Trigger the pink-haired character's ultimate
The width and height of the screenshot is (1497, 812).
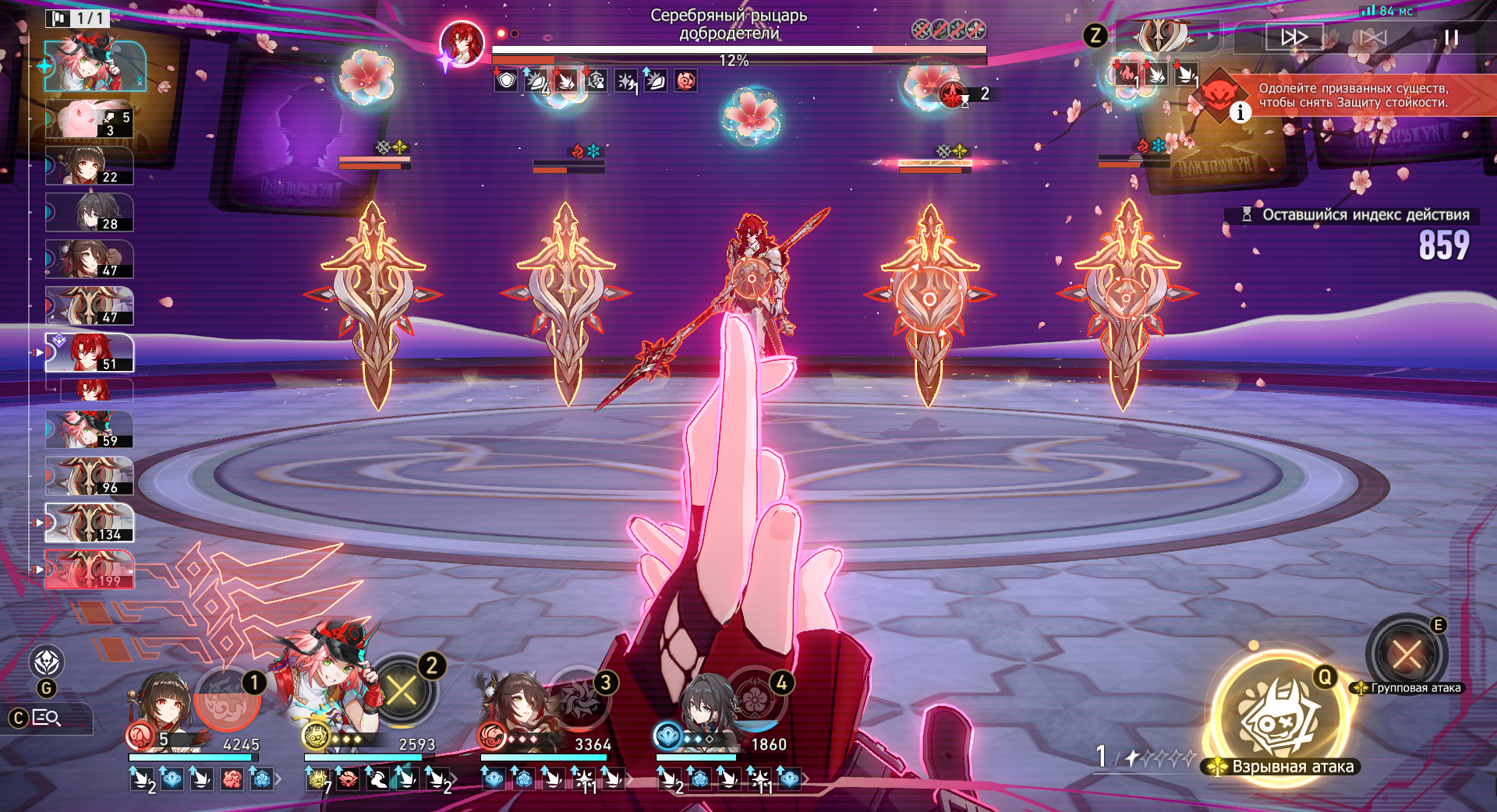point(402,690)
